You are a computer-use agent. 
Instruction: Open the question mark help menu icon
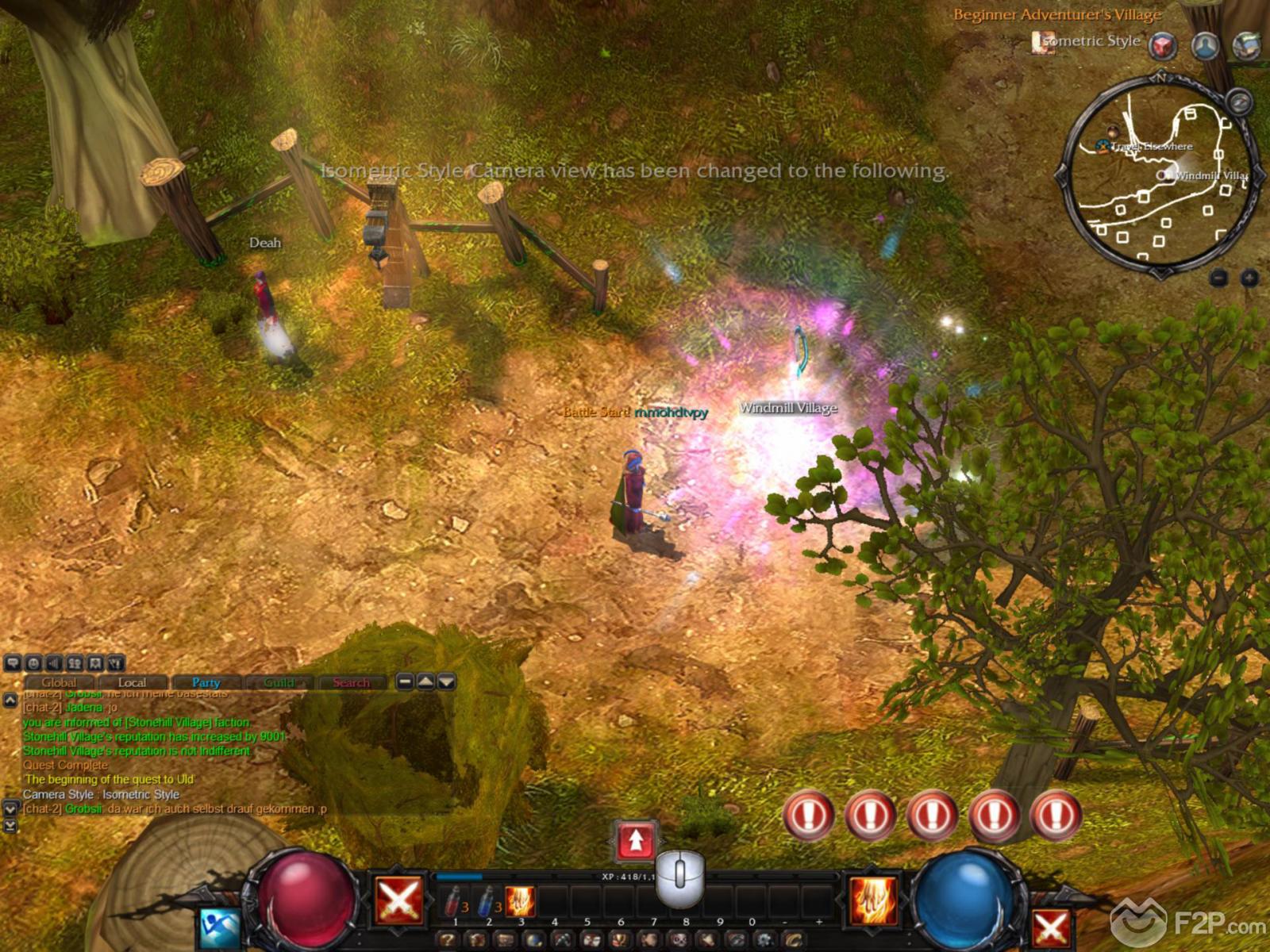[x=448, y=941]
